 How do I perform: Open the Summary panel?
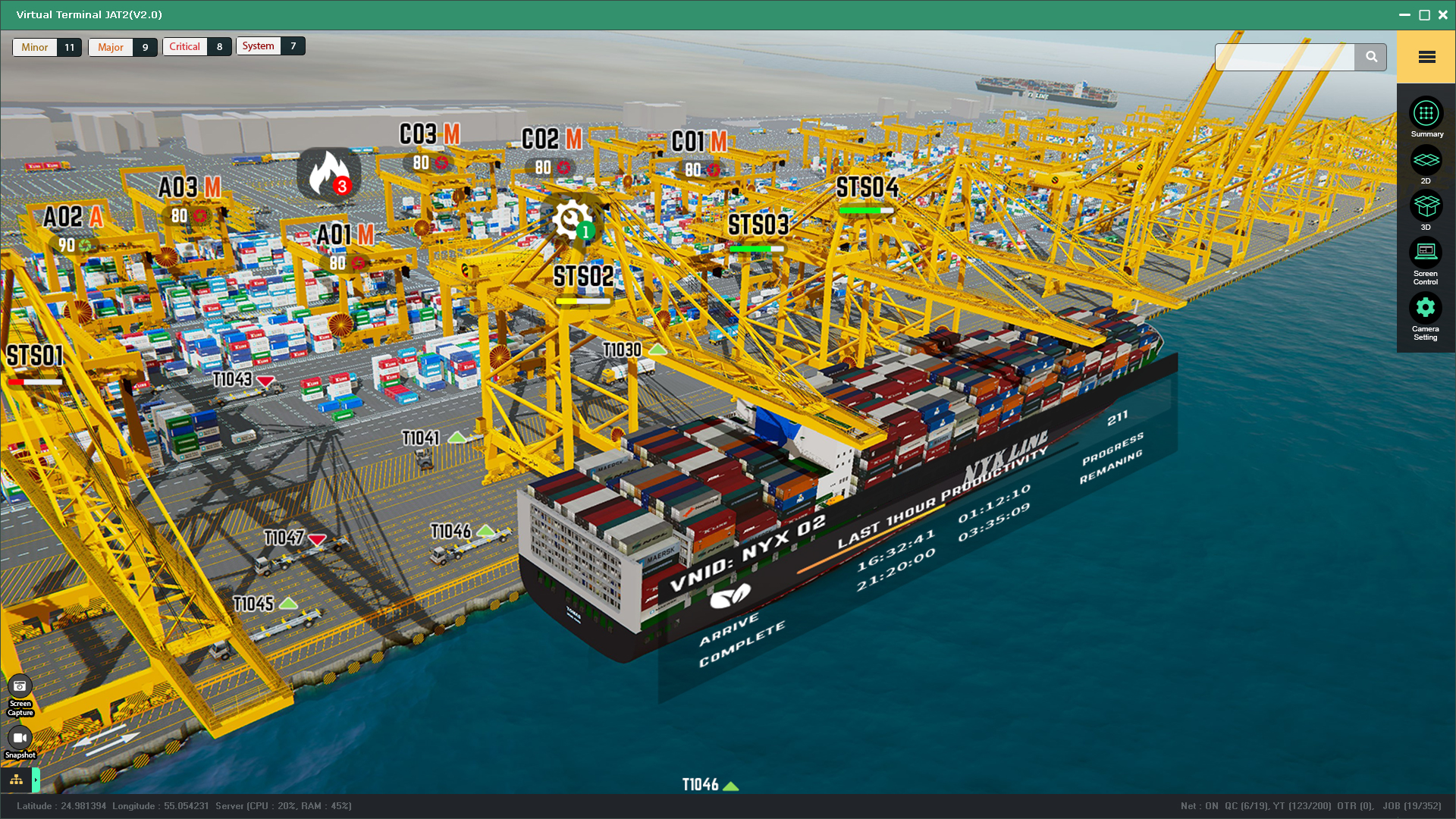[1426, 114]
